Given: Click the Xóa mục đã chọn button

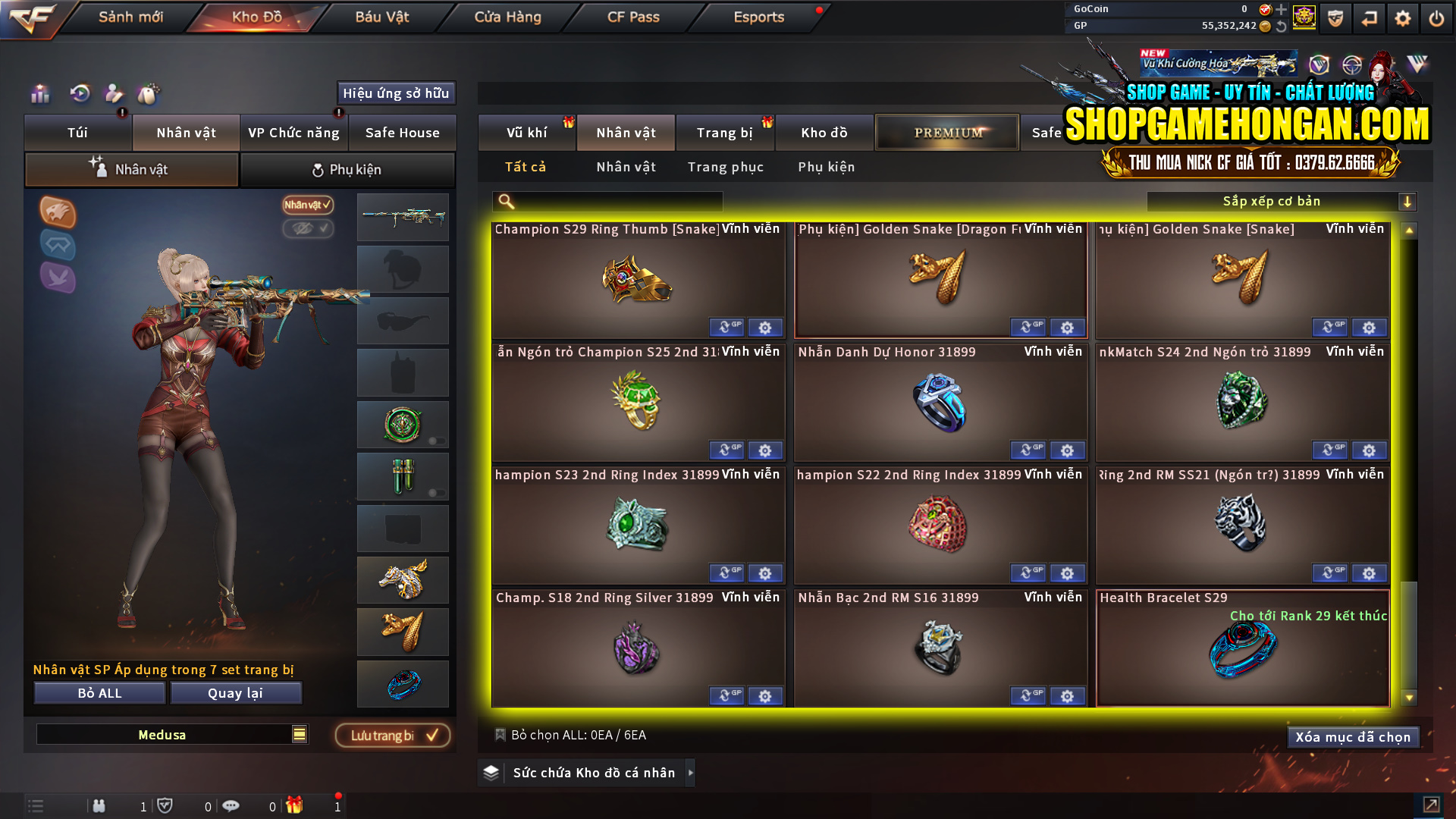Looking at the screenshot, I should pos(1353,736).
